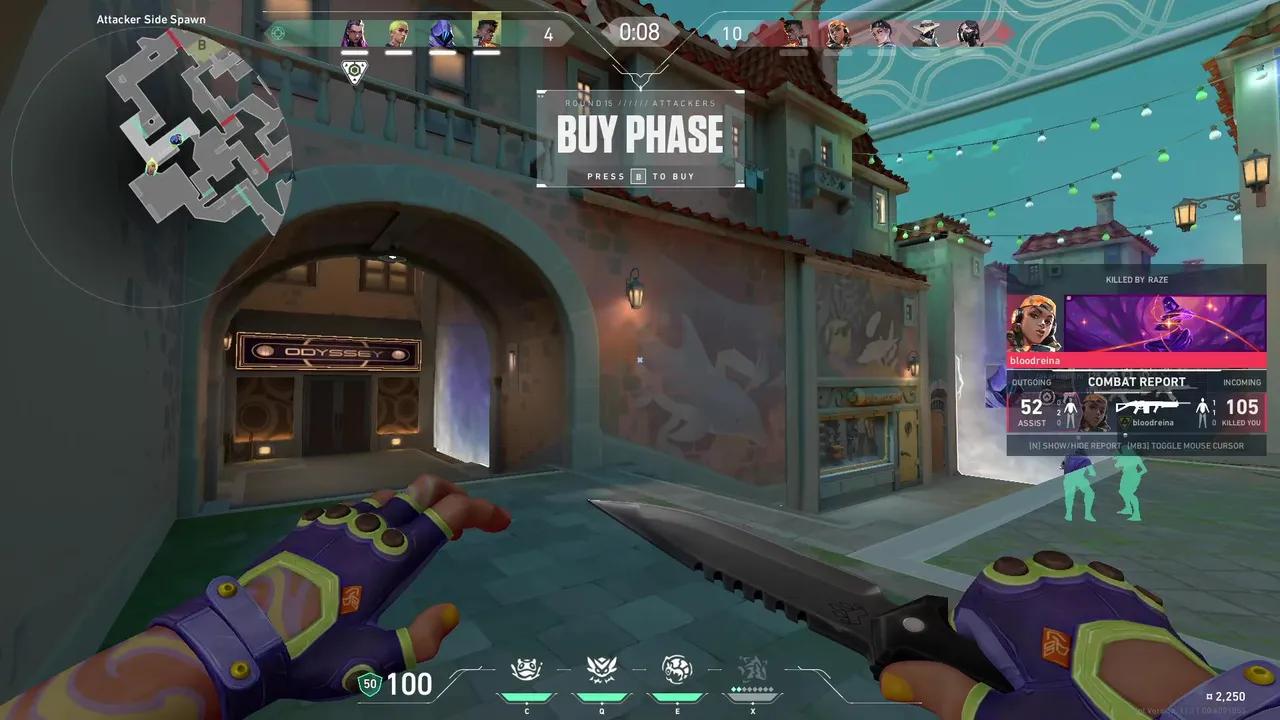
Task: Switch to the INCOMING damage section
Action: (1241, 382)
